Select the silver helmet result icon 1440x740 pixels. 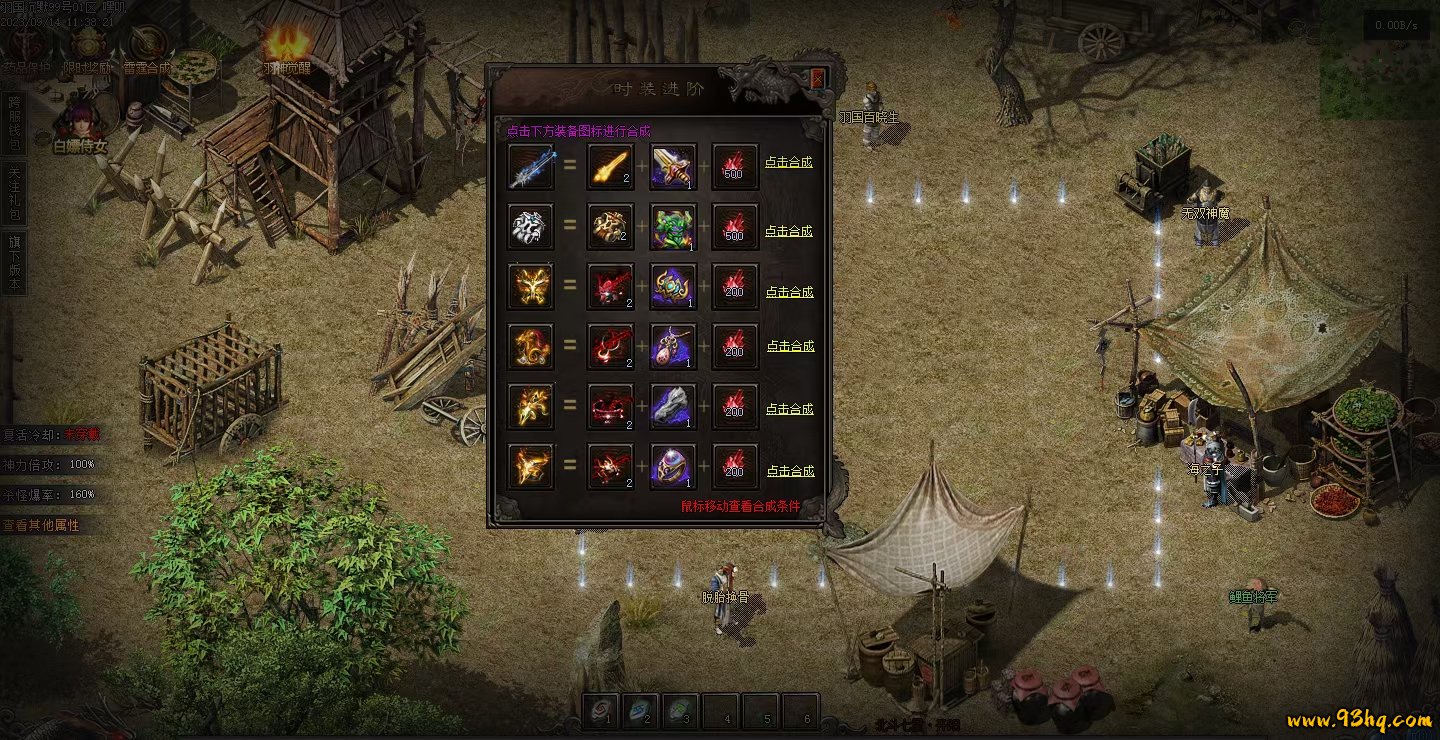click(x=530, y=227)
